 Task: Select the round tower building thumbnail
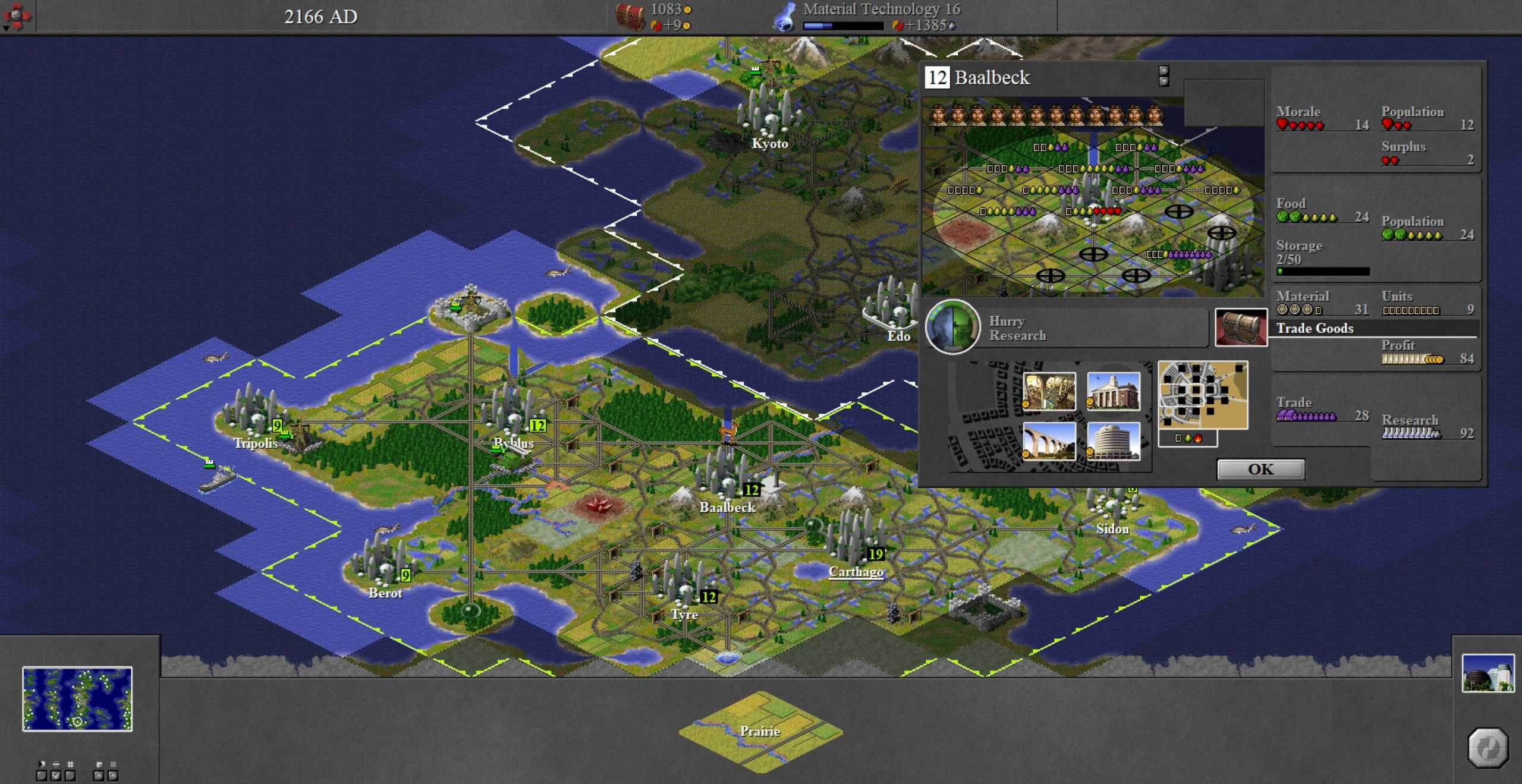point(1113,441)
